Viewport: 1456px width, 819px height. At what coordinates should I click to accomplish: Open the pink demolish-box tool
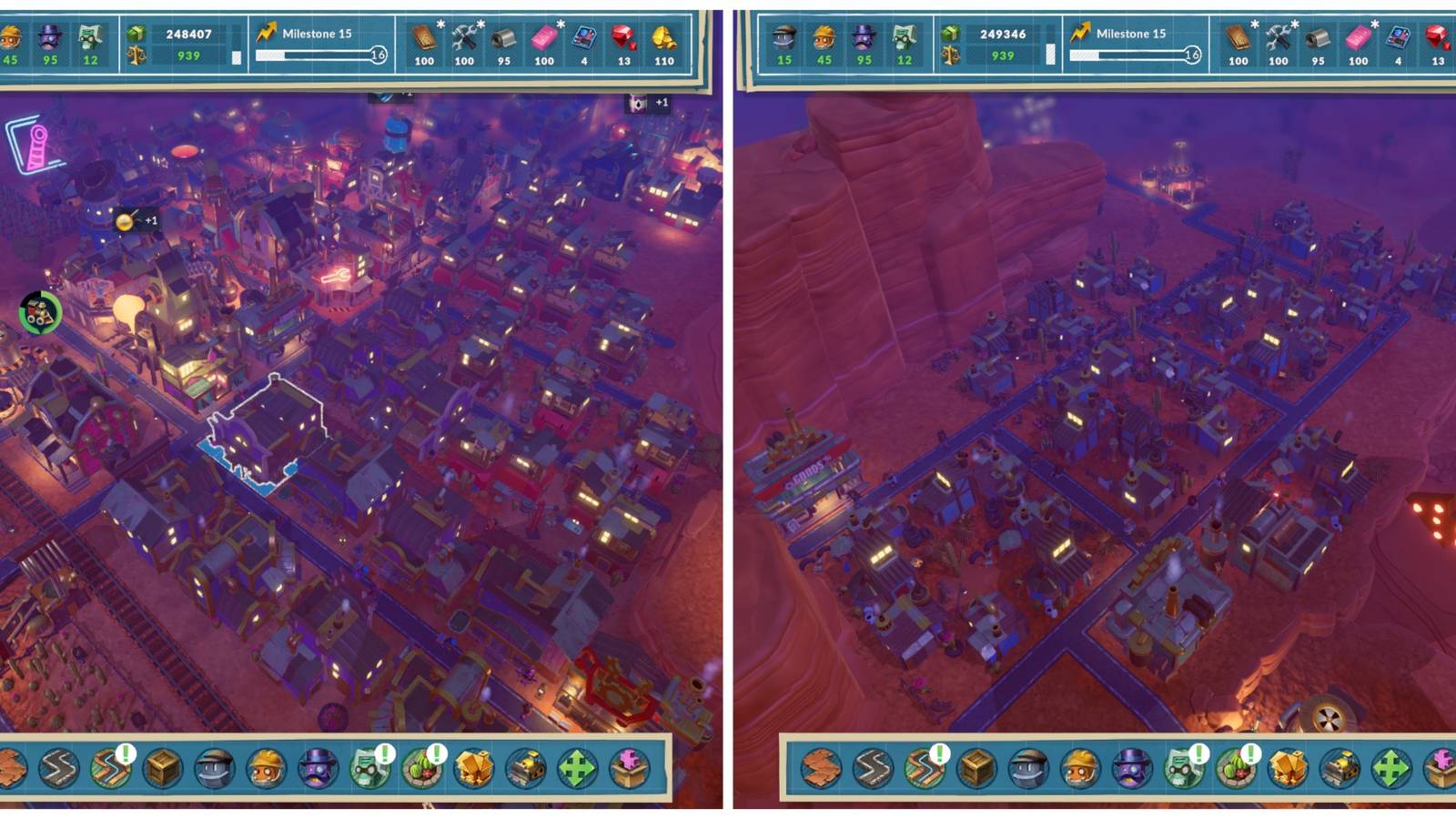pos(628,769)
